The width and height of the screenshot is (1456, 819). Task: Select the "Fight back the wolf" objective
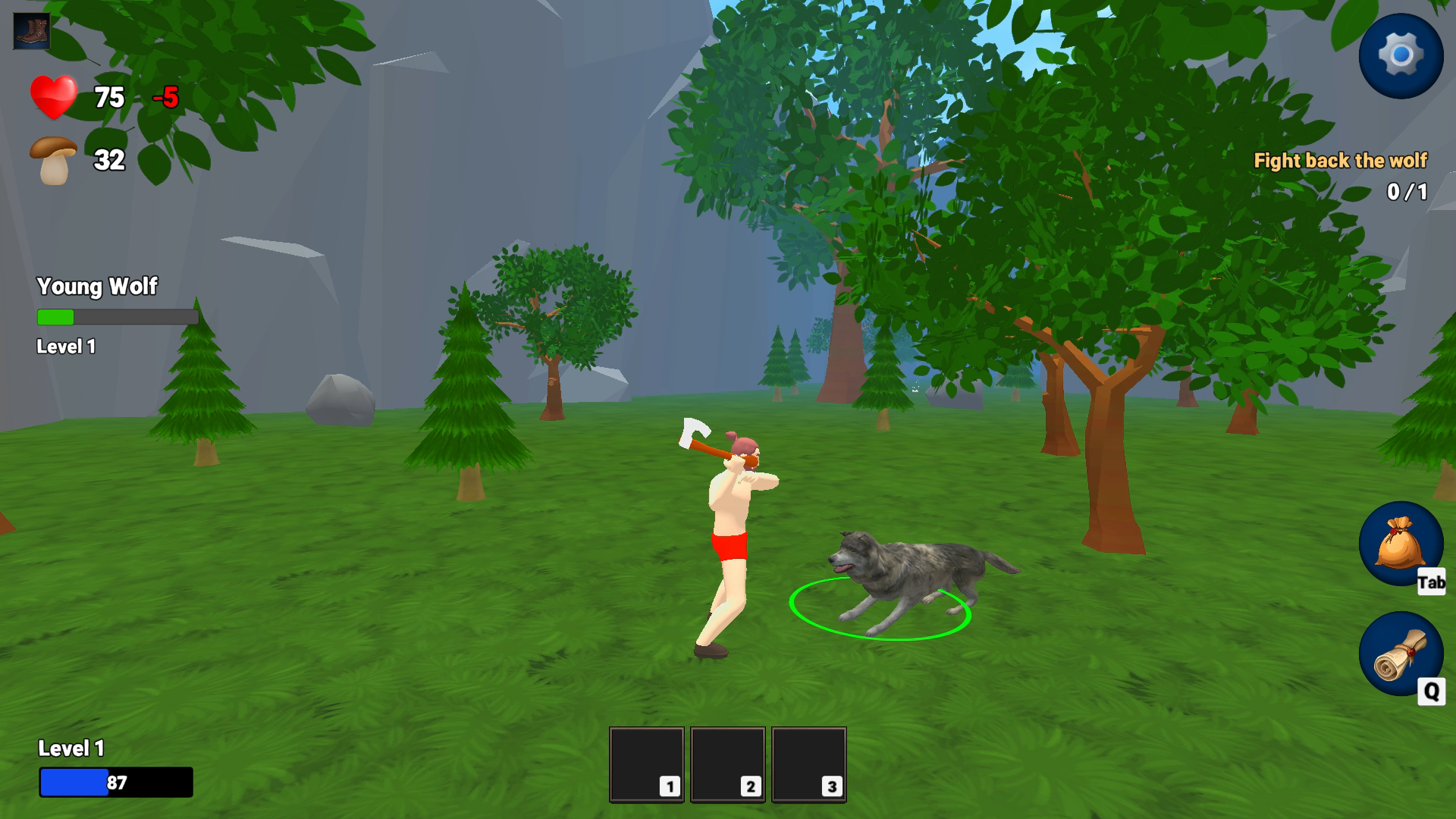coord(1340,161)
